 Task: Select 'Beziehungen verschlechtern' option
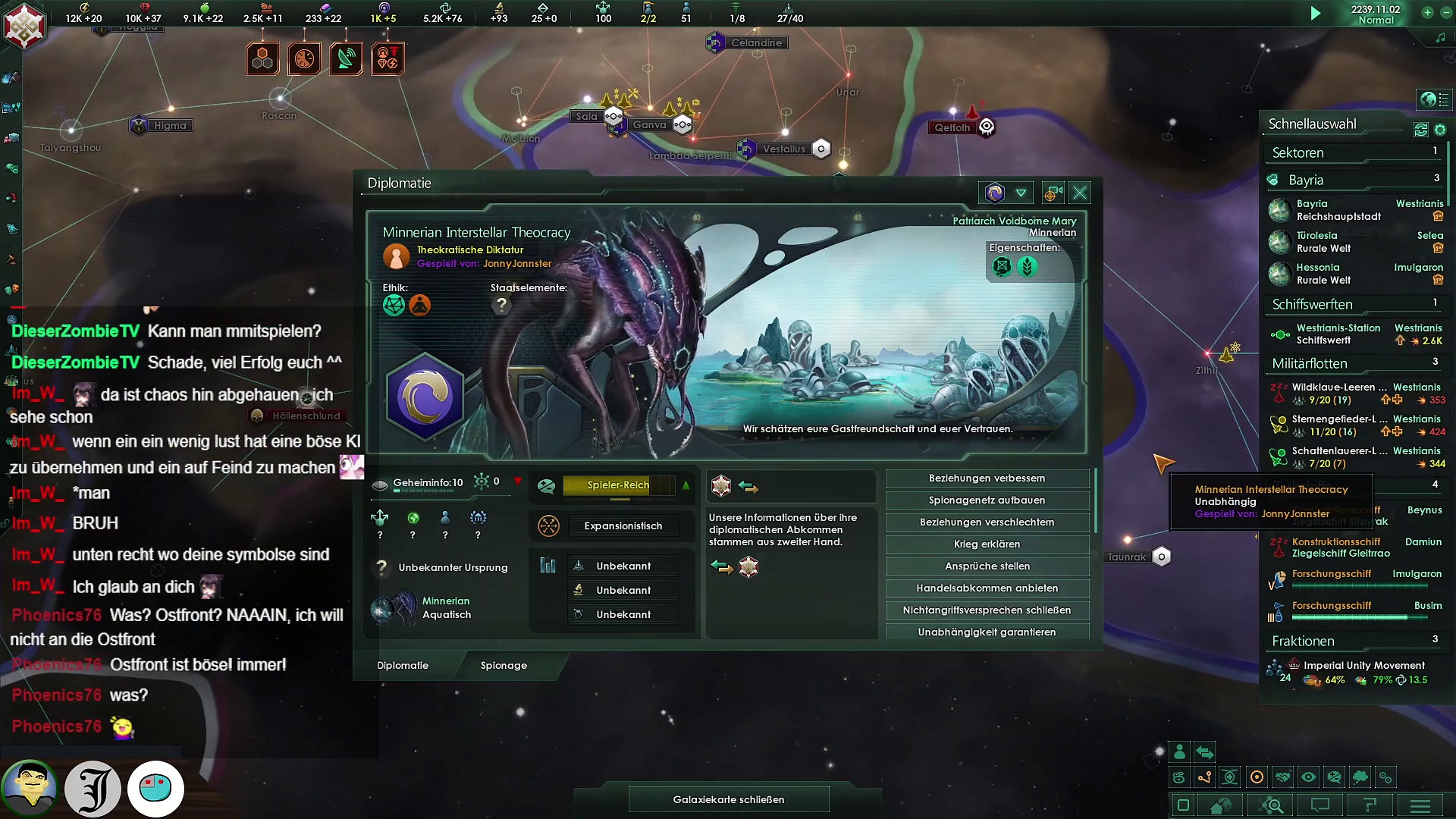point(987,522)
